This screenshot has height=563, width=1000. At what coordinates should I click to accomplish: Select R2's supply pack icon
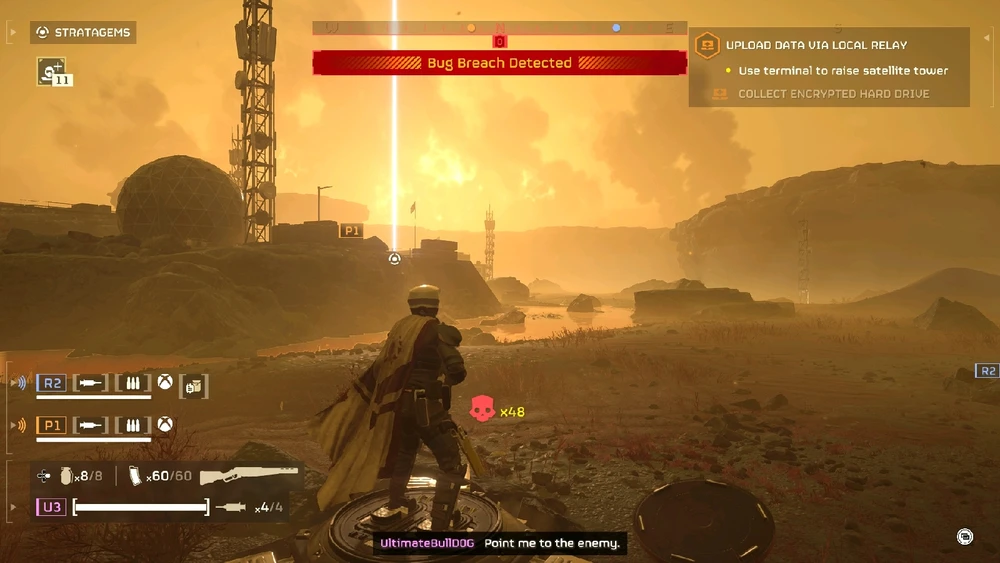click(x=193, y=384)
